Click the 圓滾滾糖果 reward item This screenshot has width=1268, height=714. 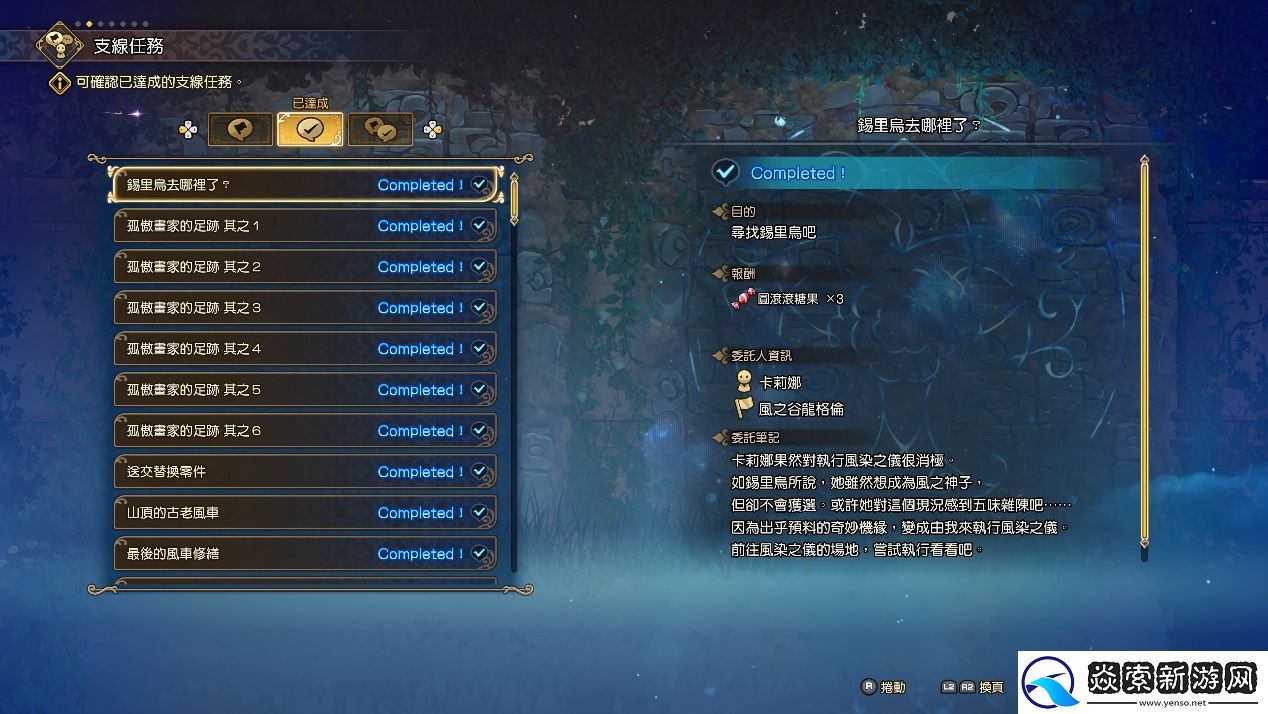(x=788, y=299)
